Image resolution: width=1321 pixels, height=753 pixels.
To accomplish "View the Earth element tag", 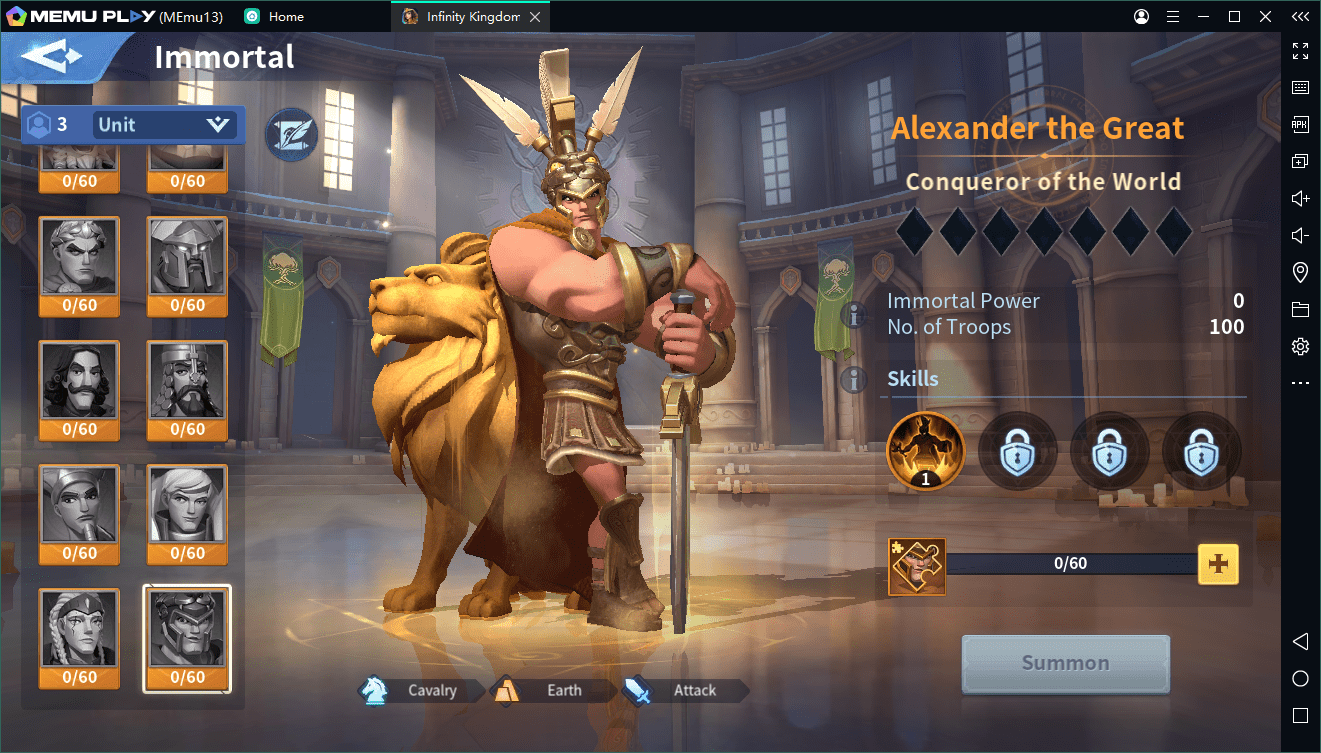I will pos(552,690).
